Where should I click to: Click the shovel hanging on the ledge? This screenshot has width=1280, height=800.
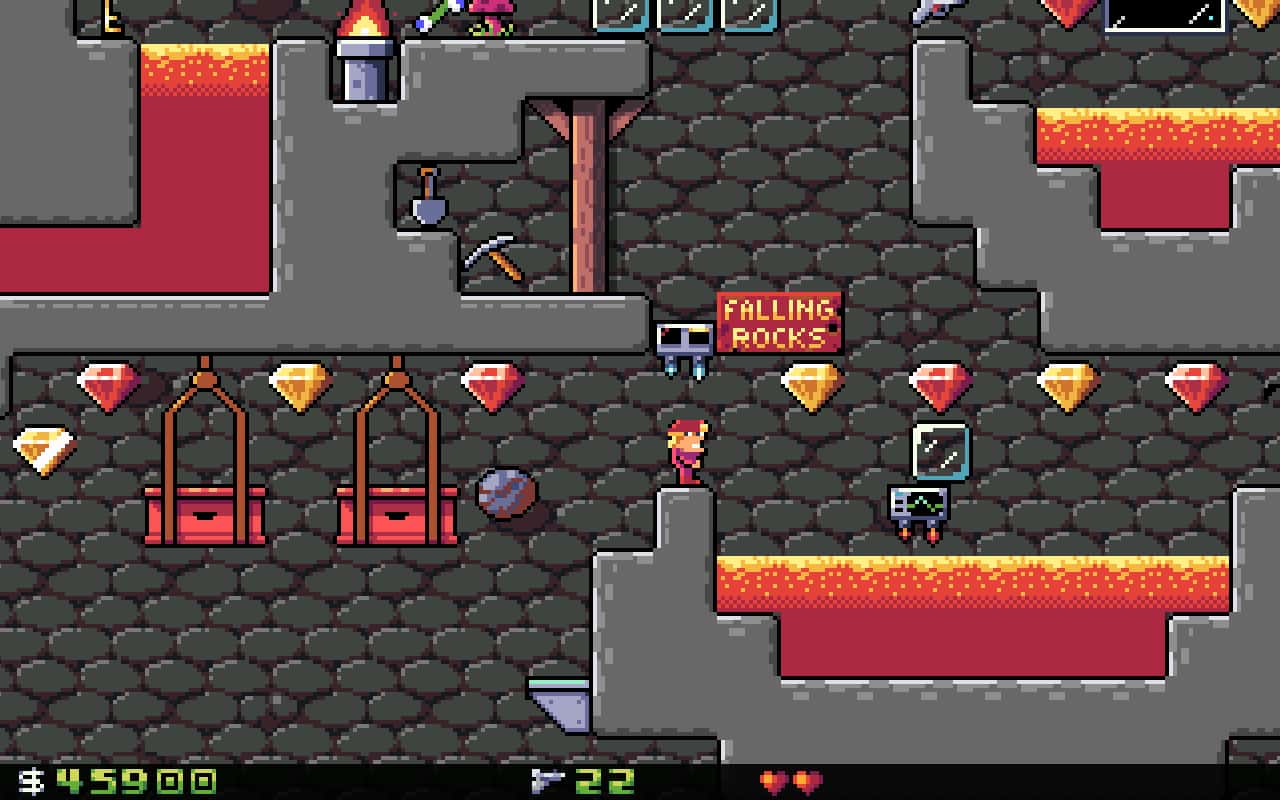click(428, 198)
